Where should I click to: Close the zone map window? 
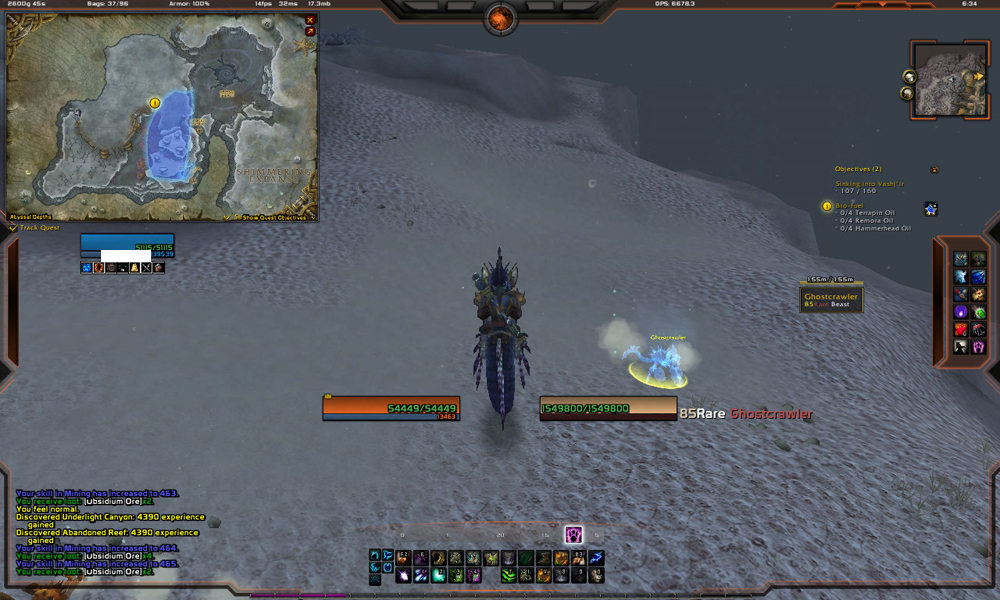310,19
